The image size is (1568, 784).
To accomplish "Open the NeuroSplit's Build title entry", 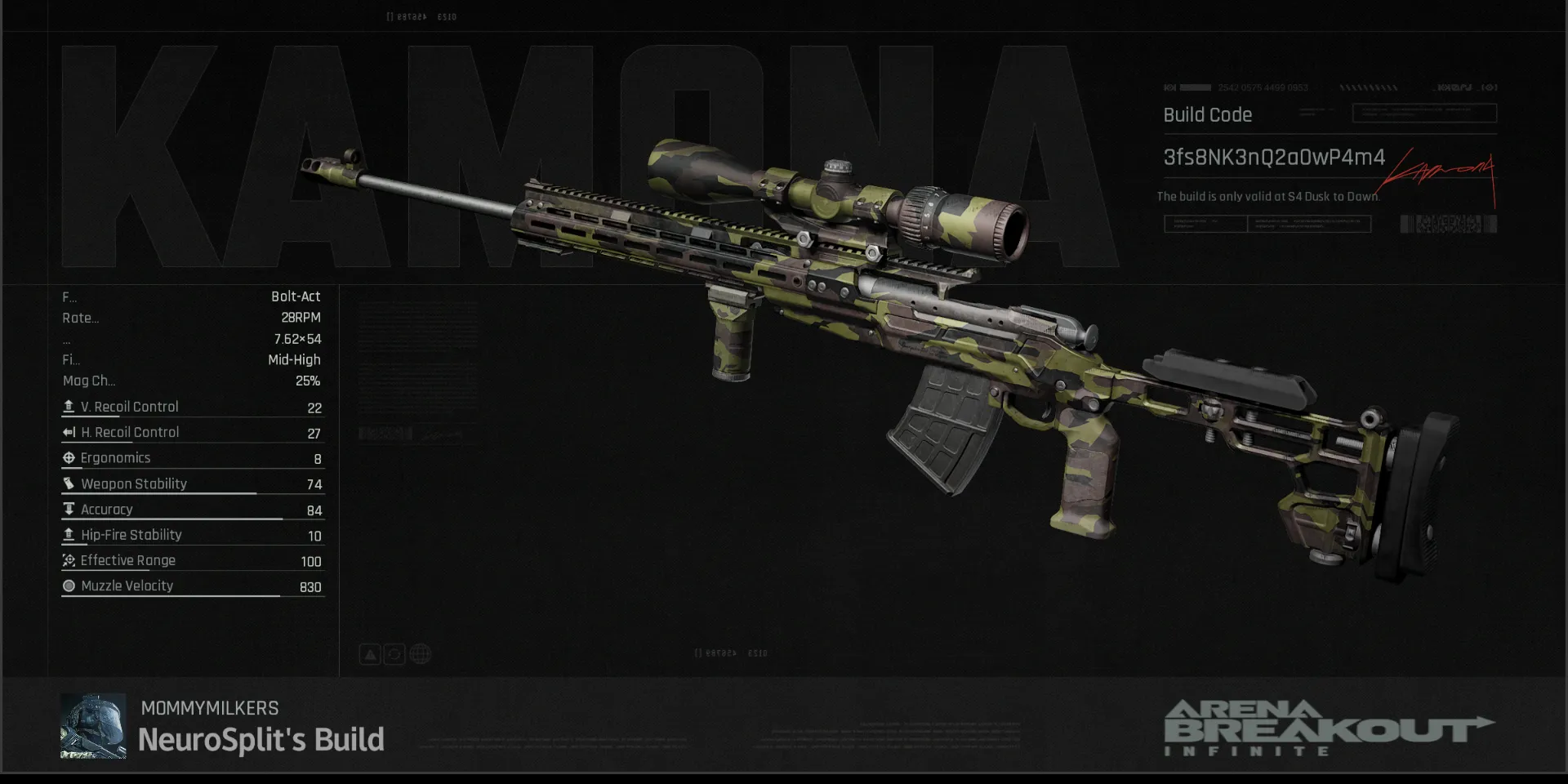I will point(263,739).
